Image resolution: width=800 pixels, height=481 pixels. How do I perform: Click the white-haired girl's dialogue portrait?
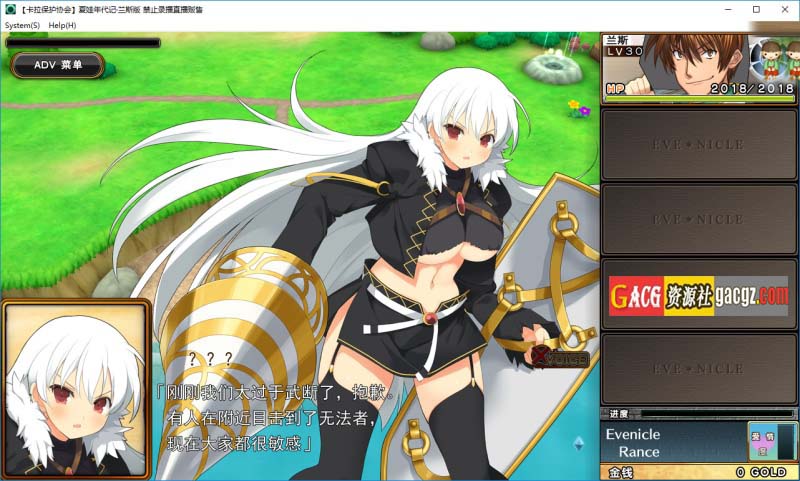[75, 388]
